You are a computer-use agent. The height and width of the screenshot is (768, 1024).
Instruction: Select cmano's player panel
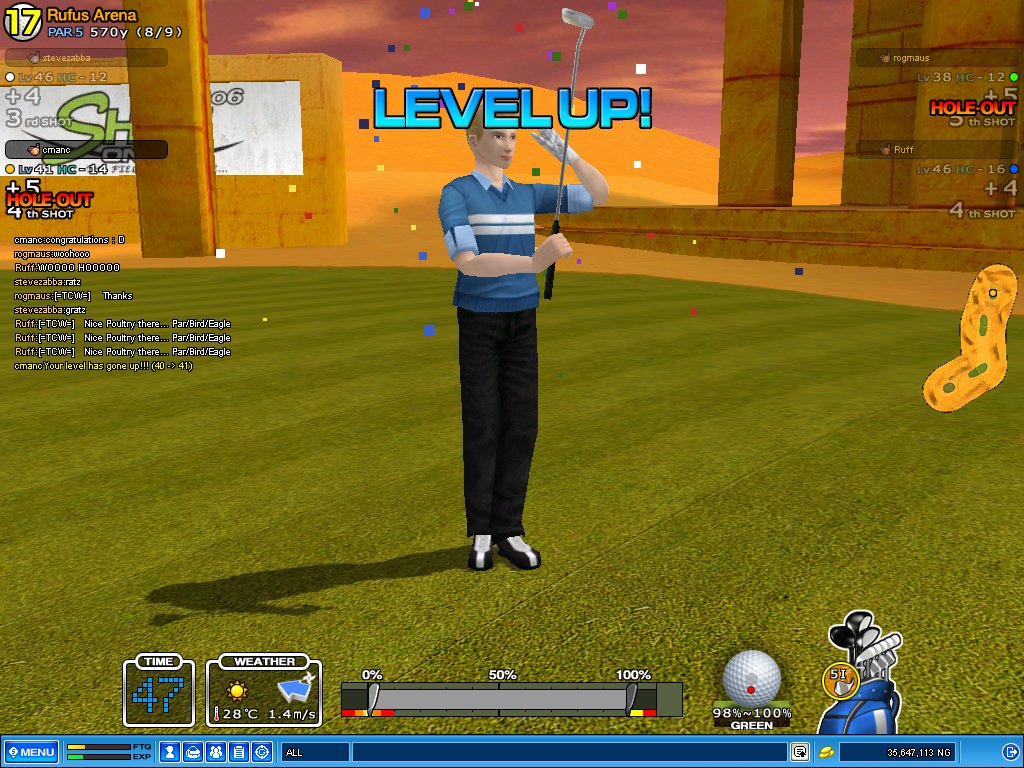point(85,150)
